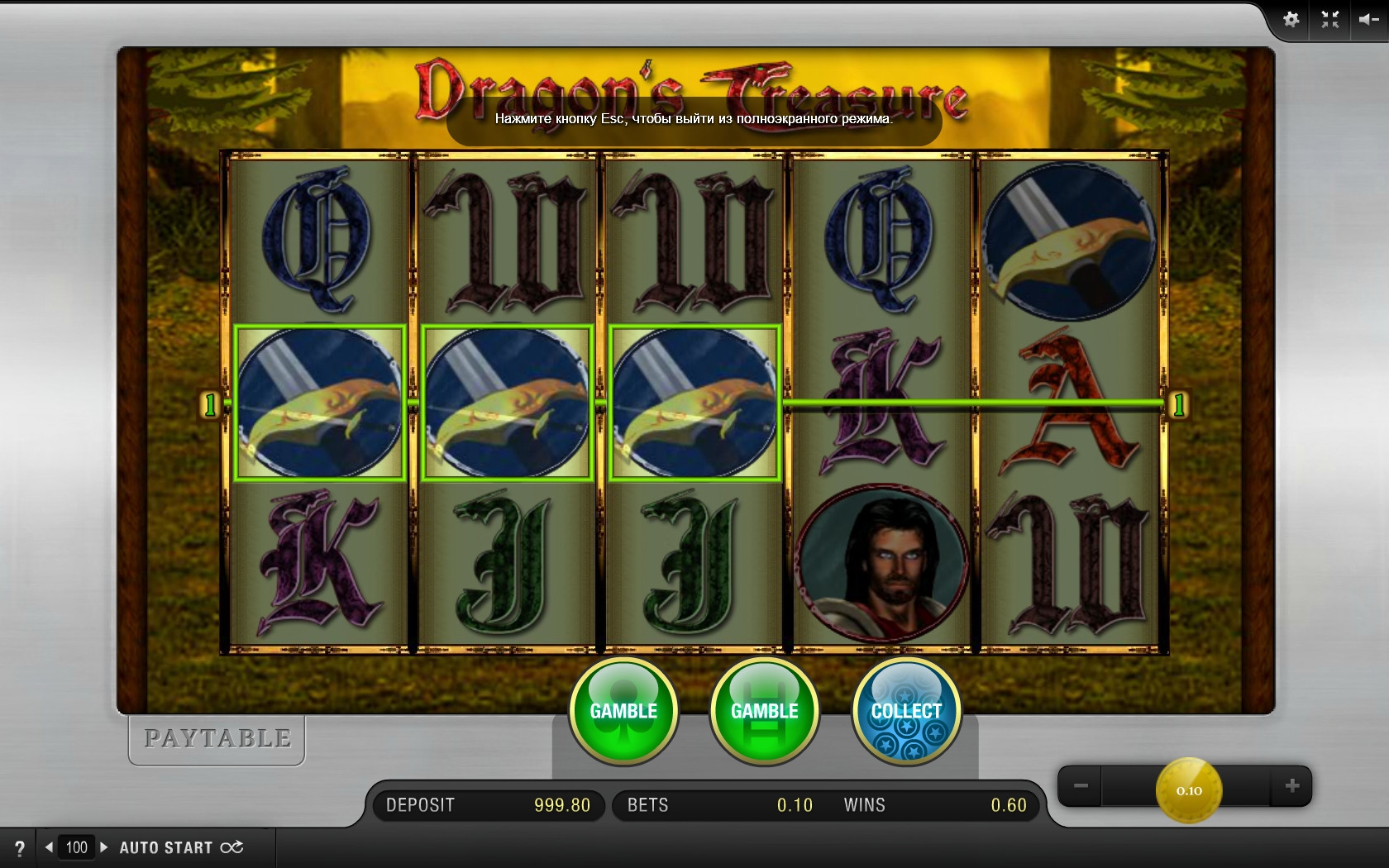Decrease the bet with the minus button
Screen dimensions: 1389x868
[x=1081, y=786]
